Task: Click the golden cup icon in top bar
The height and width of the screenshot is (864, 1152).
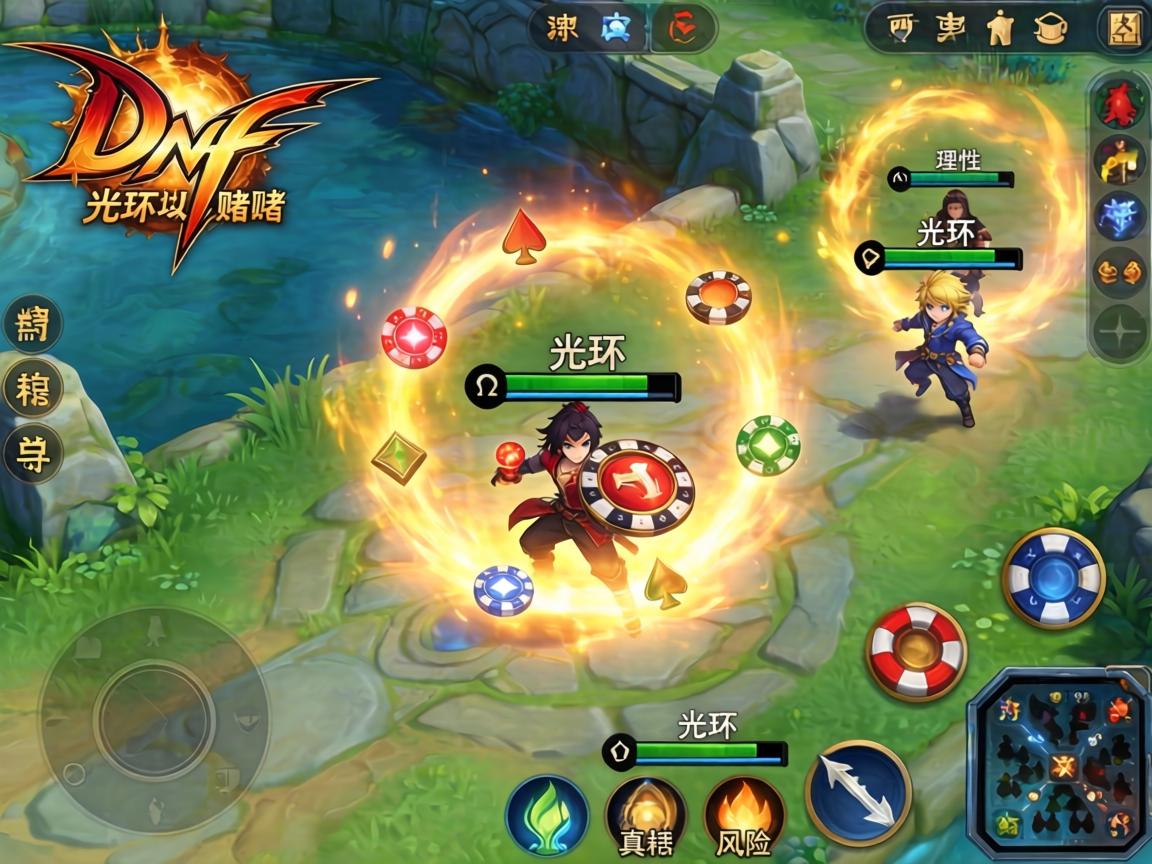Action: tap(1050, 30)
